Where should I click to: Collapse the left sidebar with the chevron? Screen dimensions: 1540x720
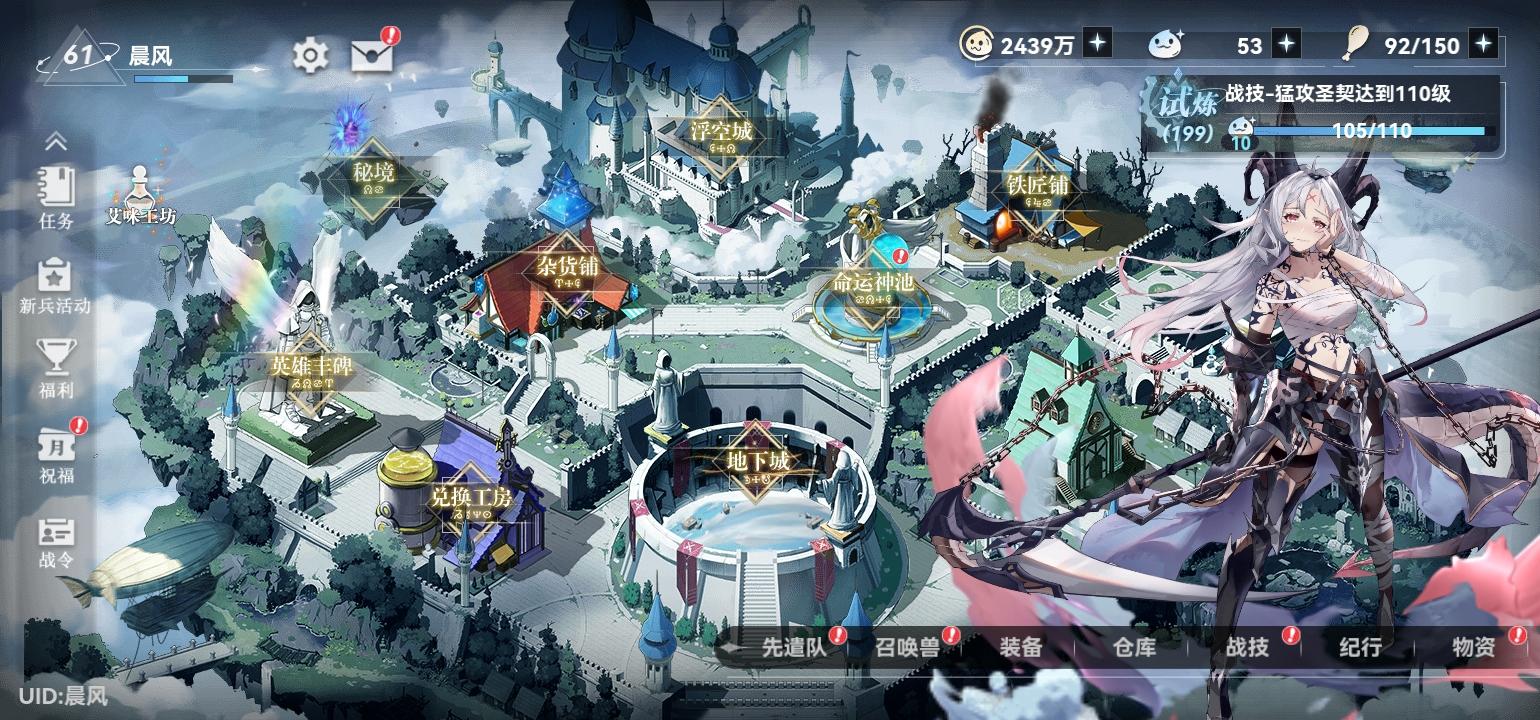coord(57,143)
